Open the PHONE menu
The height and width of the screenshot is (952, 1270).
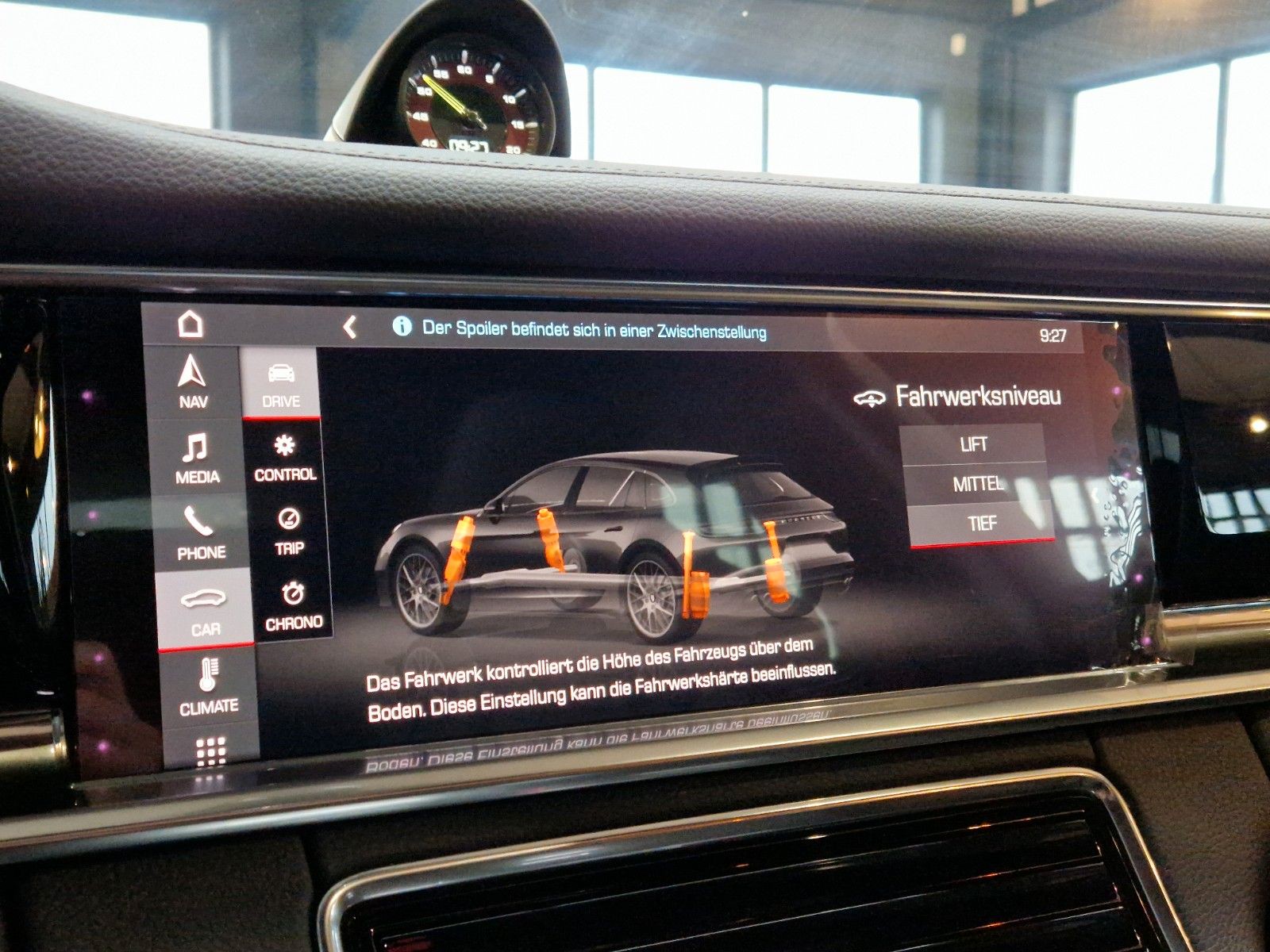click(201, 533)
